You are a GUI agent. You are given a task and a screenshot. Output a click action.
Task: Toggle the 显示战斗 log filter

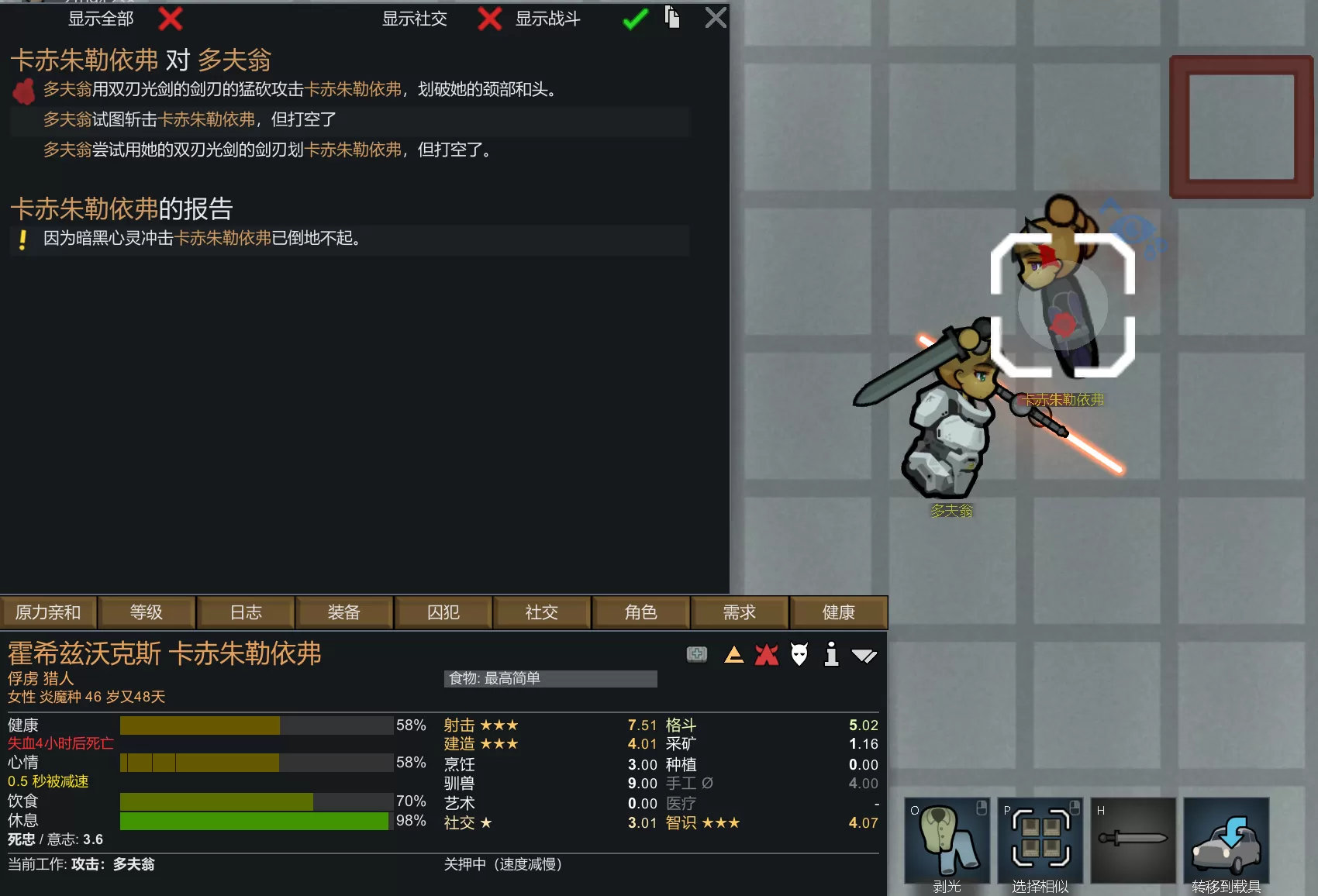[x=635, y=19]
